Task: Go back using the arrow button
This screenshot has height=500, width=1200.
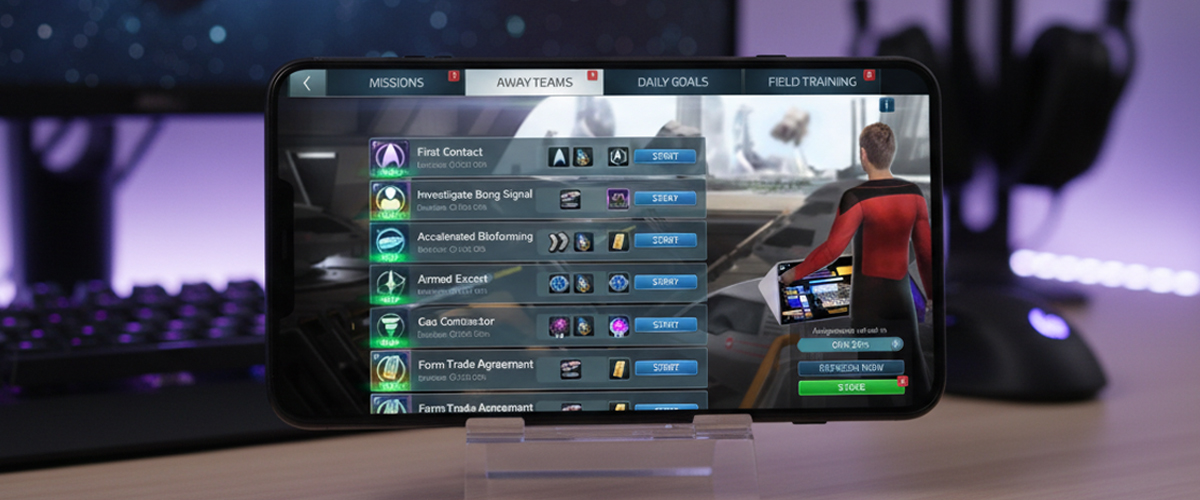Action: click(x=306, y=83)
